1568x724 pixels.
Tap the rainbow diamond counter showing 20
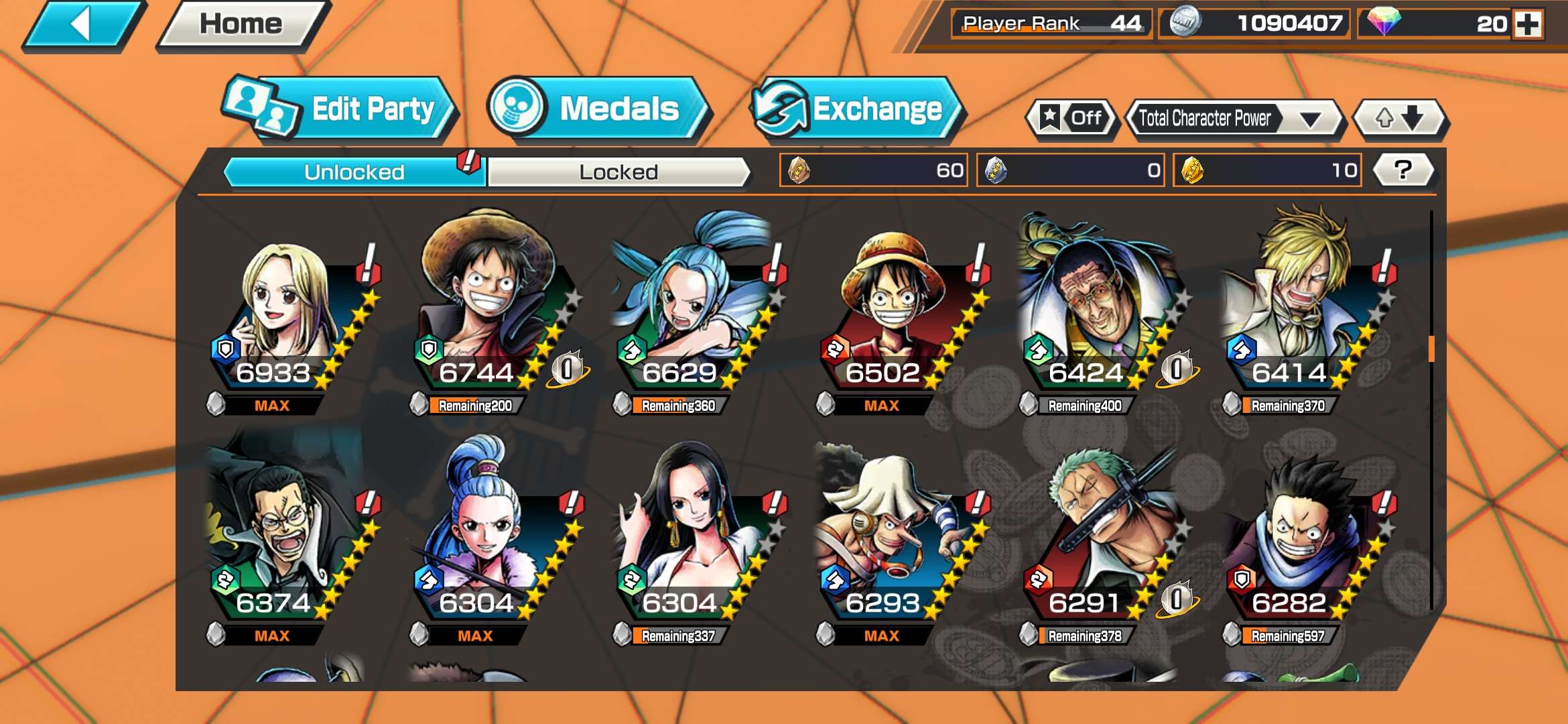(1434, 22)
